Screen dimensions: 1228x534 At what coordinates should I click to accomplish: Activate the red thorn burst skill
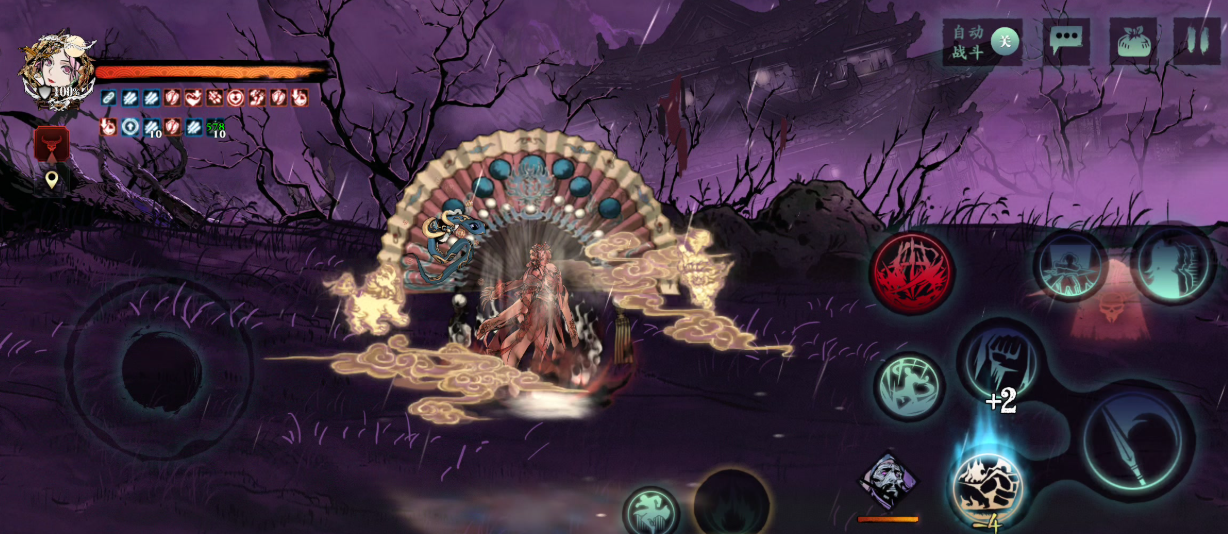911,272
